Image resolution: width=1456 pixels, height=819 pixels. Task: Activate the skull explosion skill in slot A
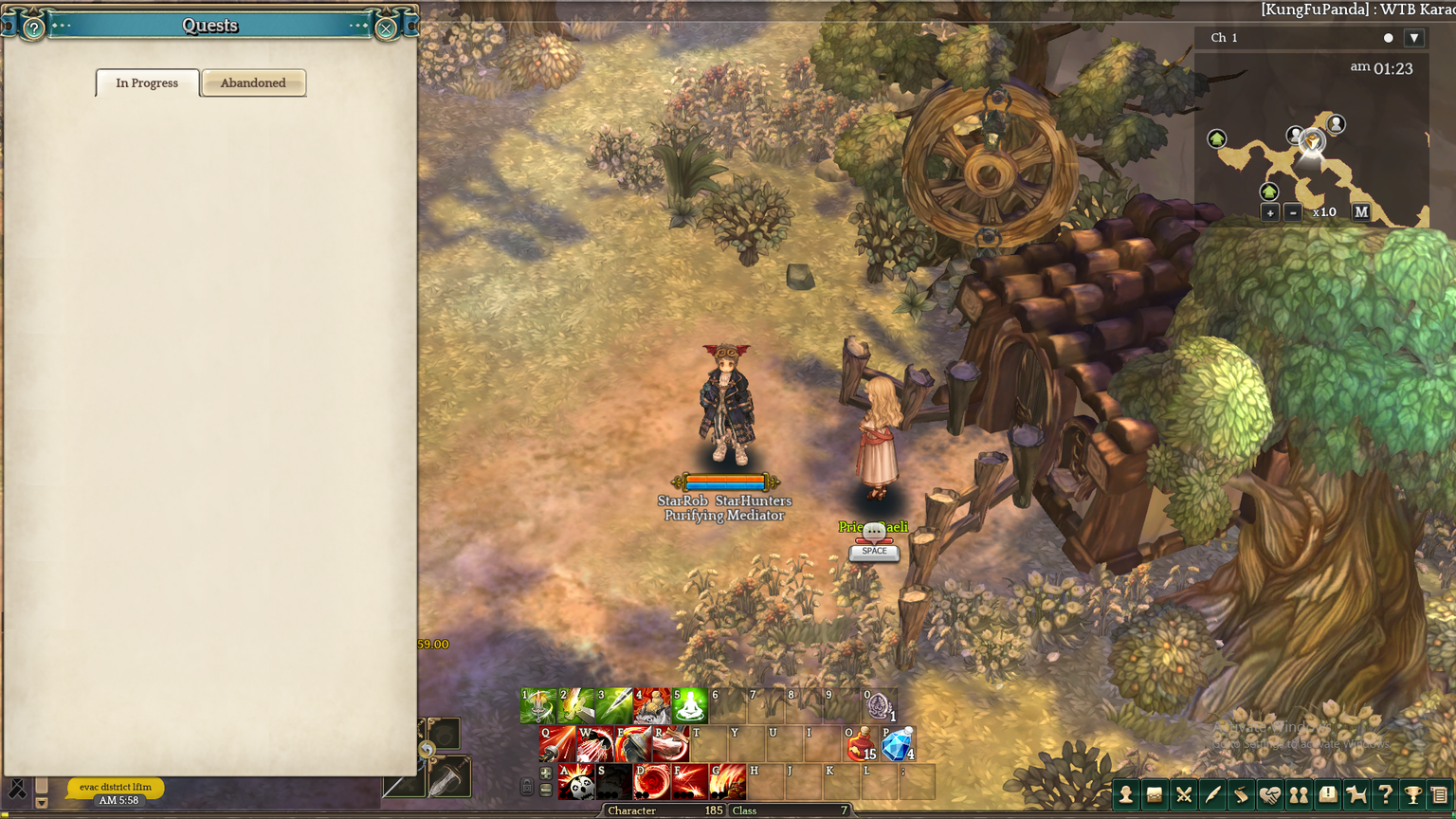point(576,782)
